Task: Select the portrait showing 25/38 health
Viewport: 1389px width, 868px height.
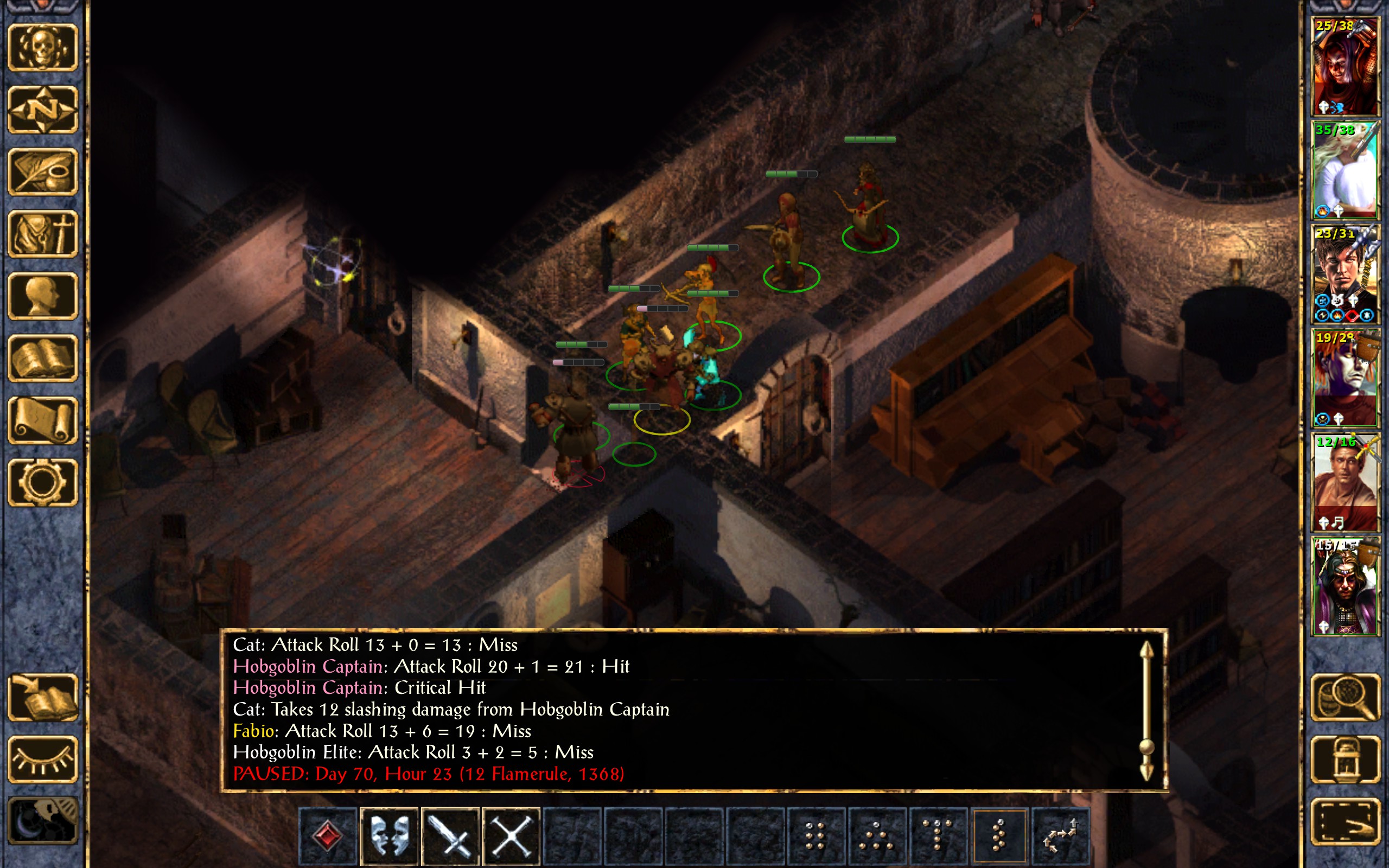Action: (1345, 67)
